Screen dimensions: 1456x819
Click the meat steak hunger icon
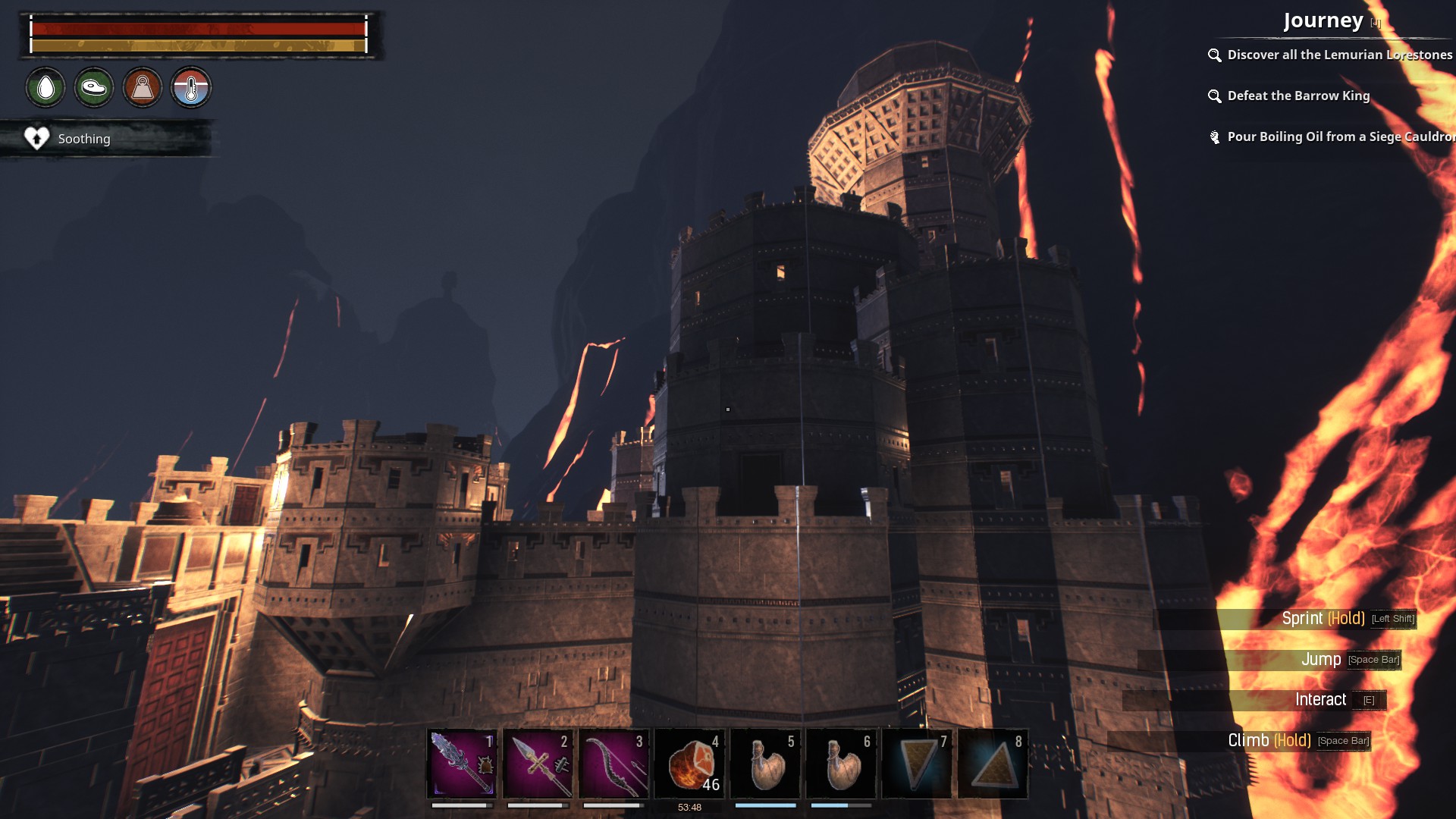(94, 88)
